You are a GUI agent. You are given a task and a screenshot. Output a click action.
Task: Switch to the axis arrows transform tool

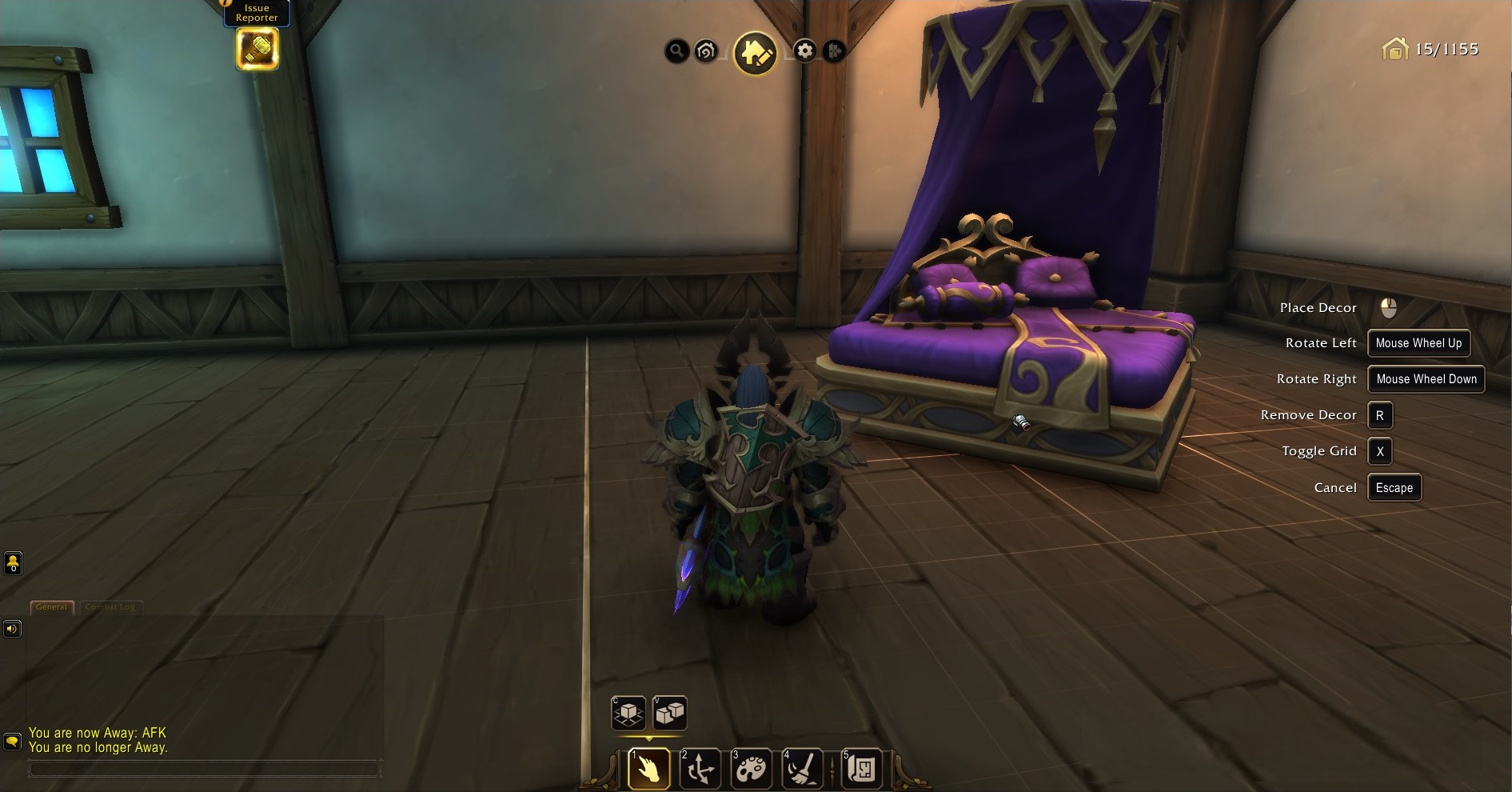tap(700, 769)
